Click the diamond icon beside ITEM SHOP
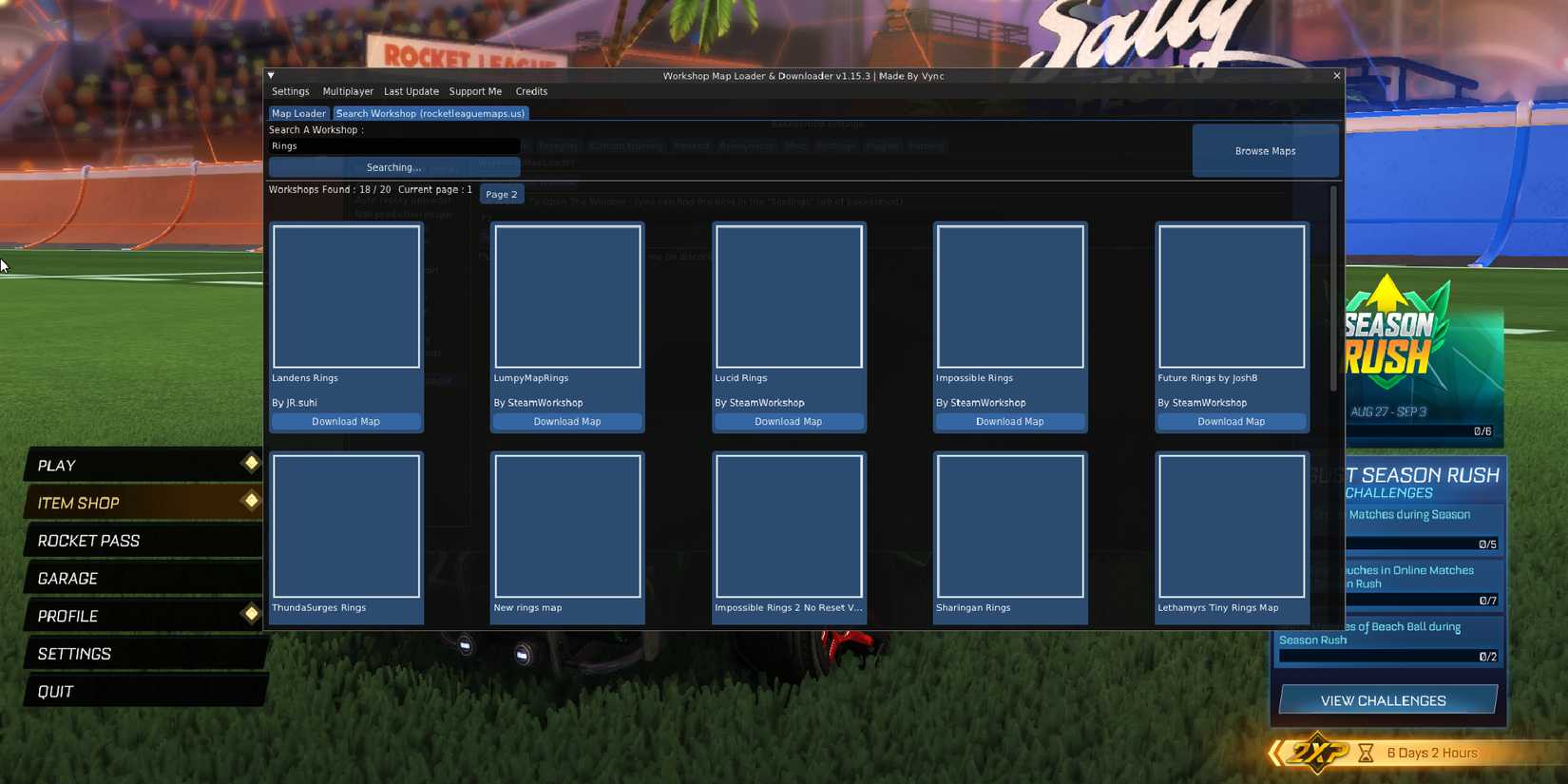The image size is (1568, 784). click(251, 502)
